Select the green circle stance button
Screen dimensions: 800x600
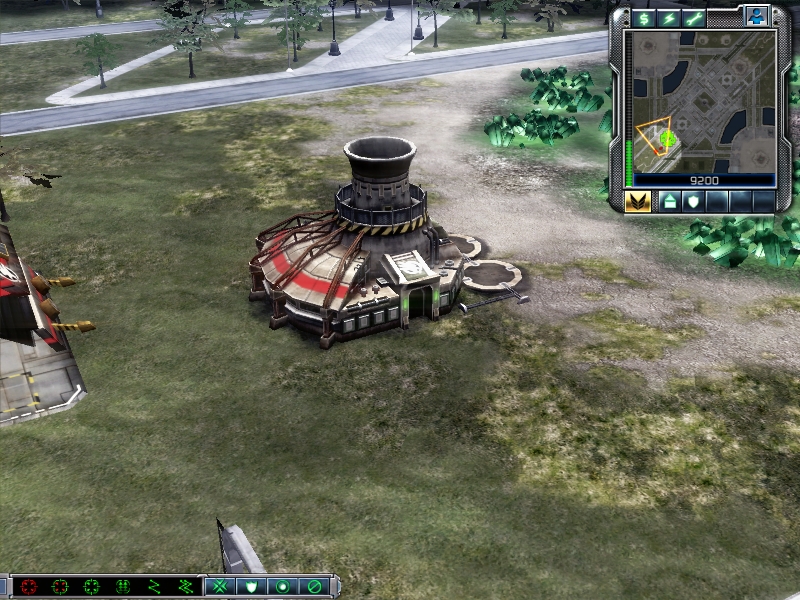pyautogui.click(x=283, y=587)
